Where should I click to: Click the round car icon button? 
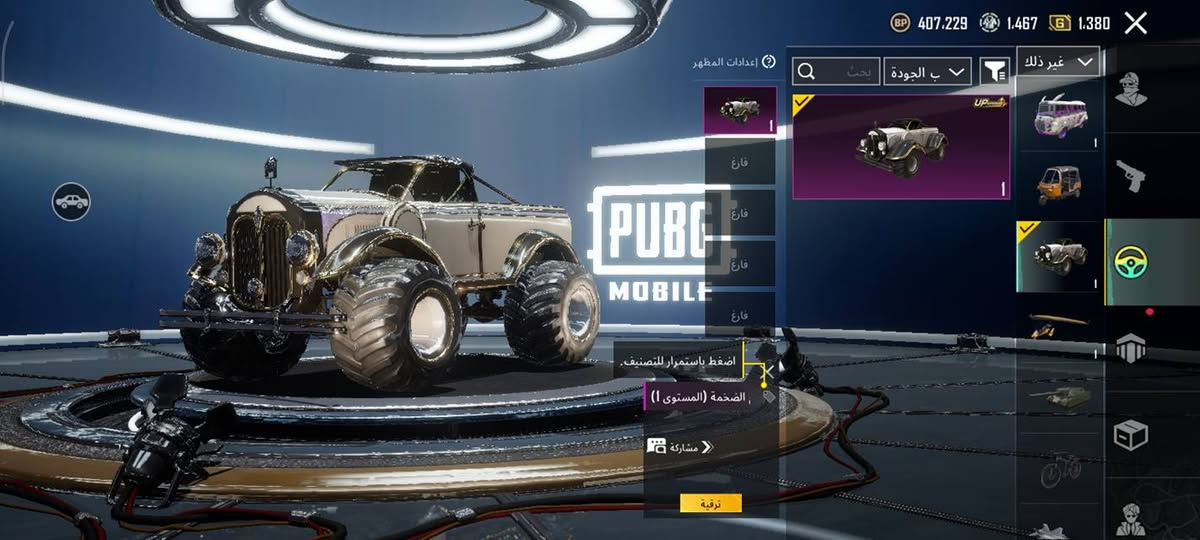click(x=71, y=202)
